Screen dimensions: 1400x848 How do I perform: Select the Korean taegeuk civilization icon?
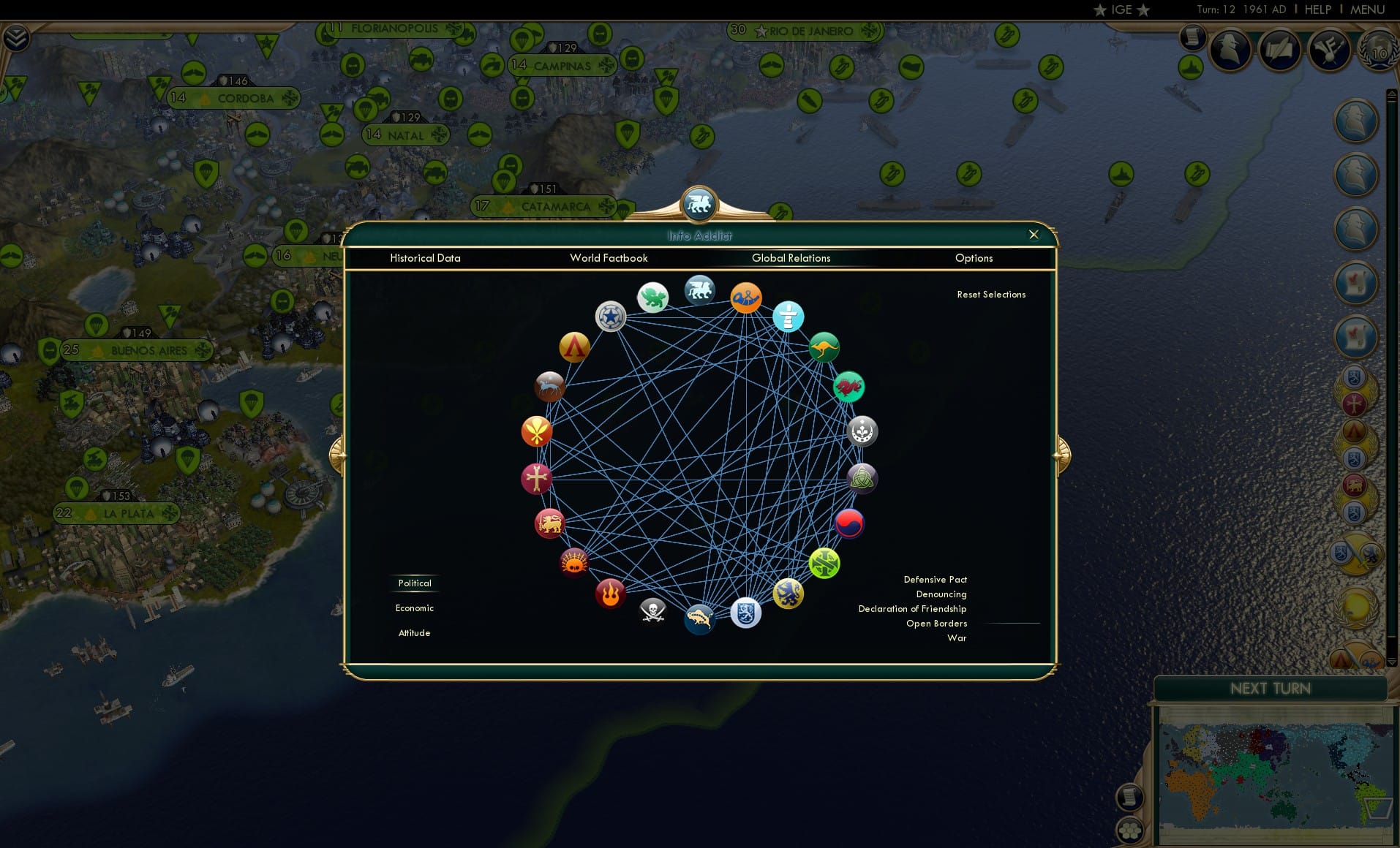point(850,523)
